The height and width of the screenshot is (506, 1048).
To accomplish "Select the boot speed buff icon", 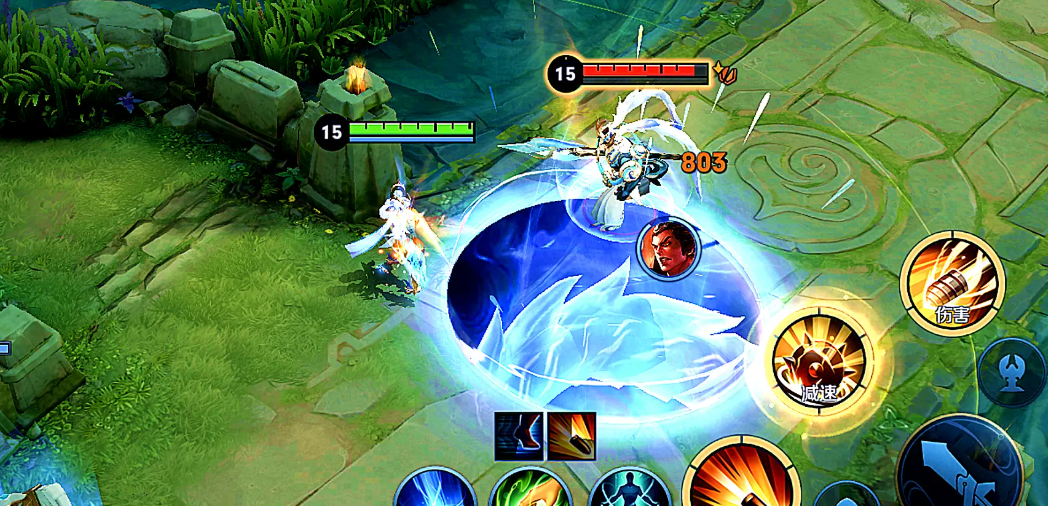I will tap(518, 436).
